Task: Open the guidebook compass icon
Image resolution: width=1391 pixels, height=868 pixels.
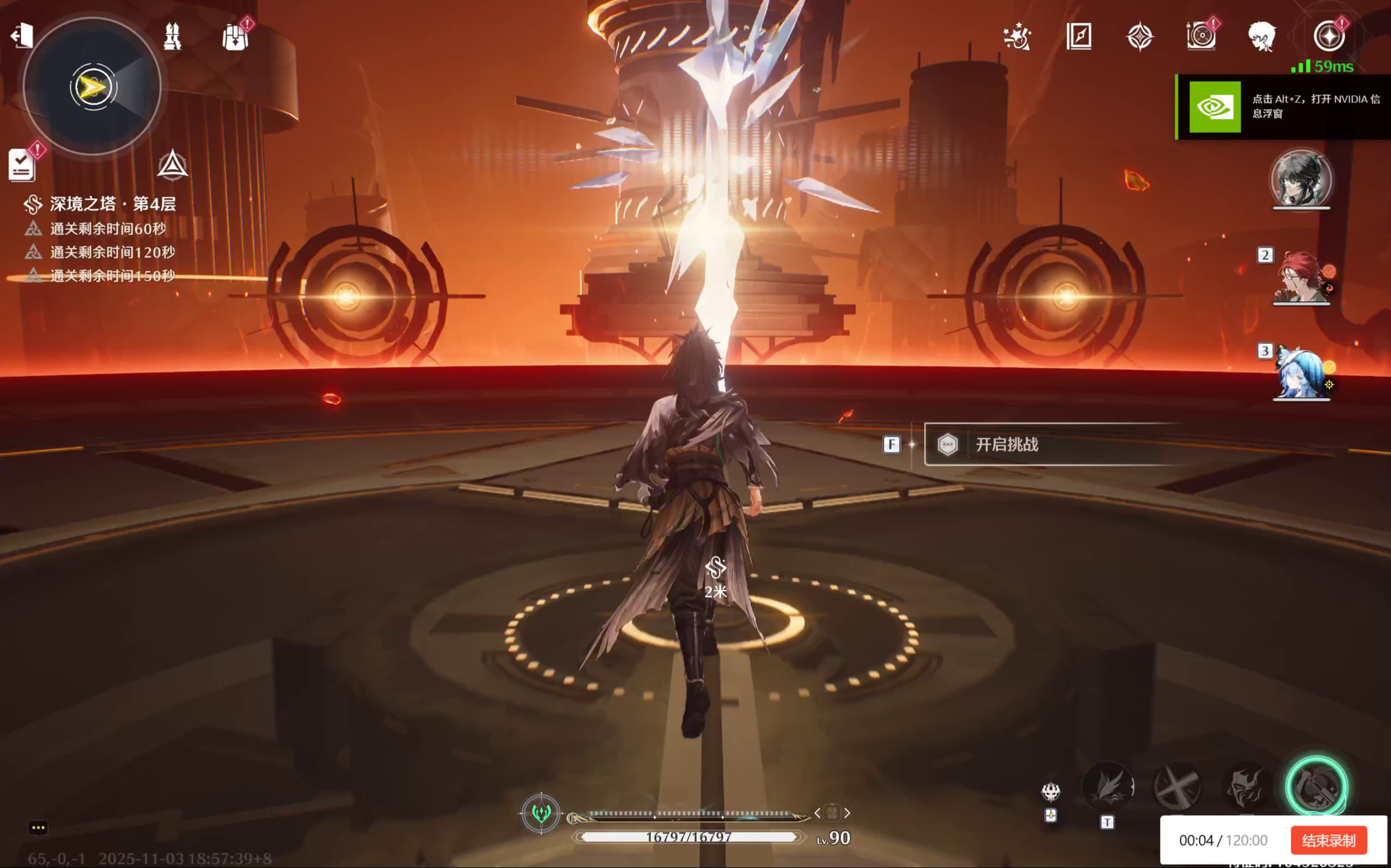Action: (x=1079, y=36)
